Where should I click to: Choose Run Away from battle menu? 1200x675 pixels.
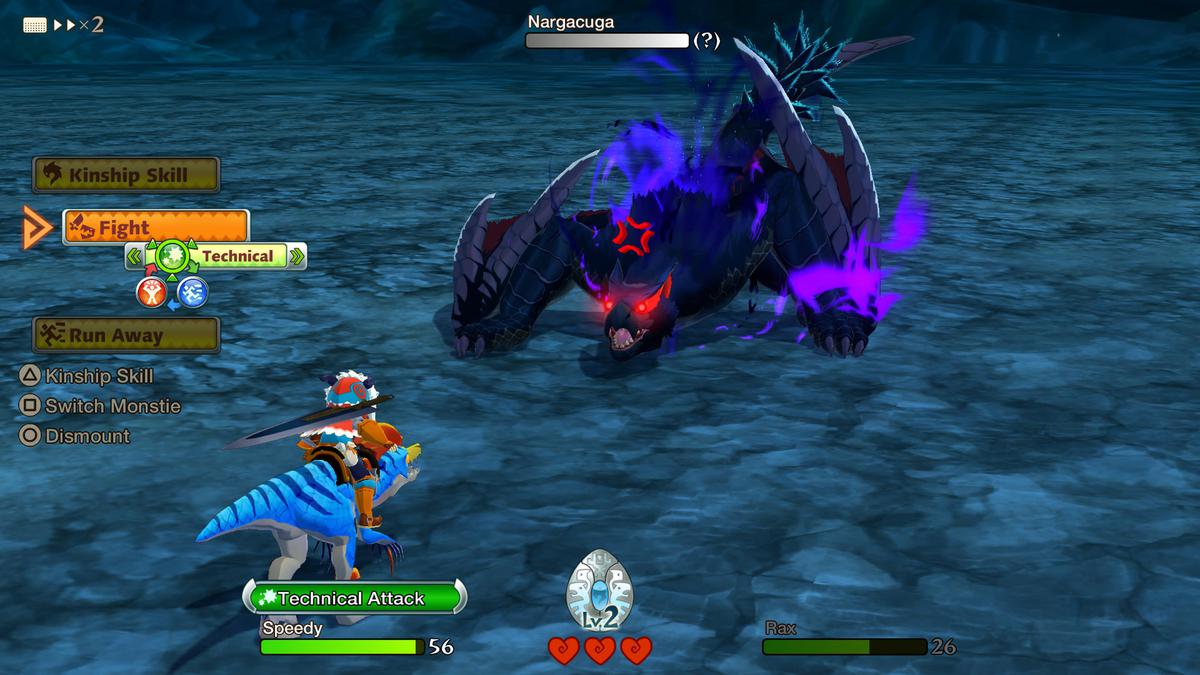coord(126,335)
